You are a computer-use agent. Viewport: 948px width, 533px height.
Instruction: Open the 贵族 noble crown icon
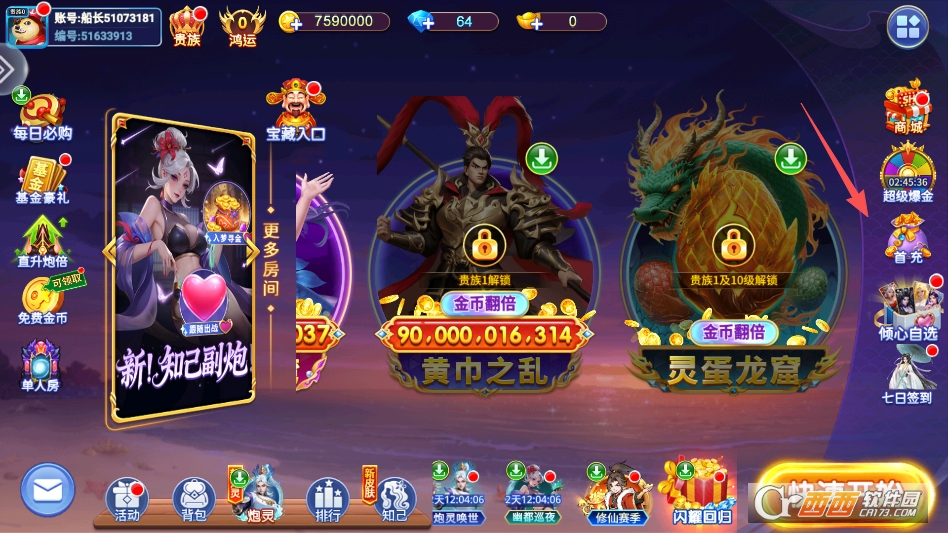coord(187,25)
